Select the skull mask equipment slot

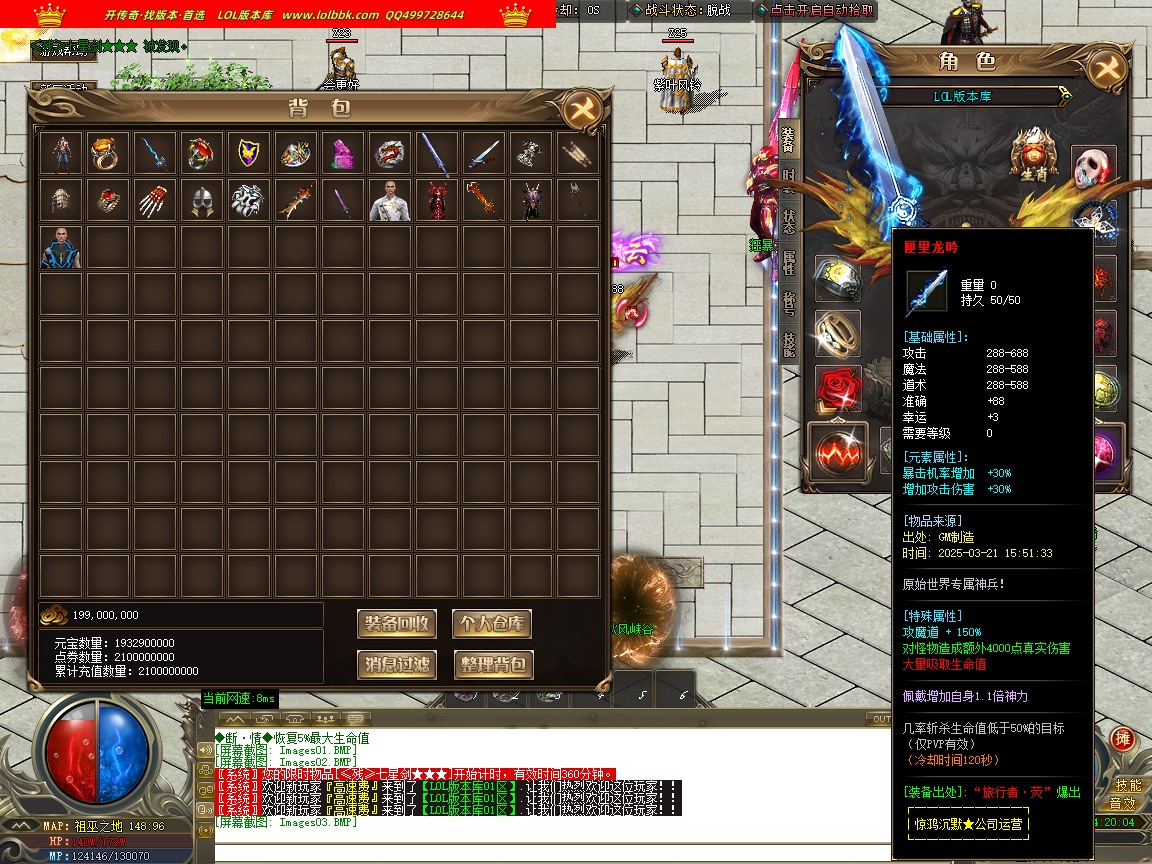[1094, 169]
